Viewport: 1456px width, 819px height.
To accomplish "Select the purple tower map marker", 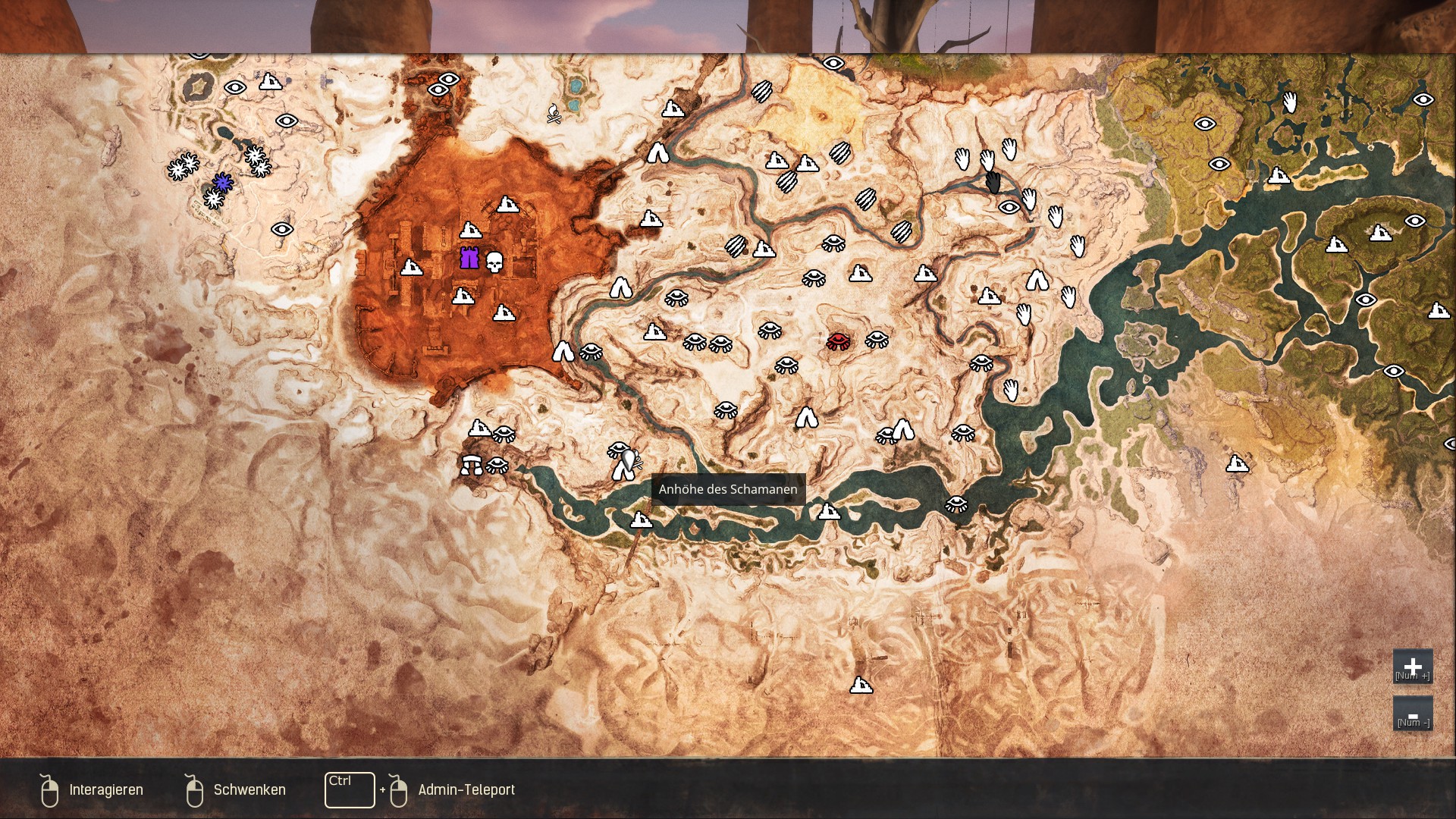I will (x=469, y=258).
